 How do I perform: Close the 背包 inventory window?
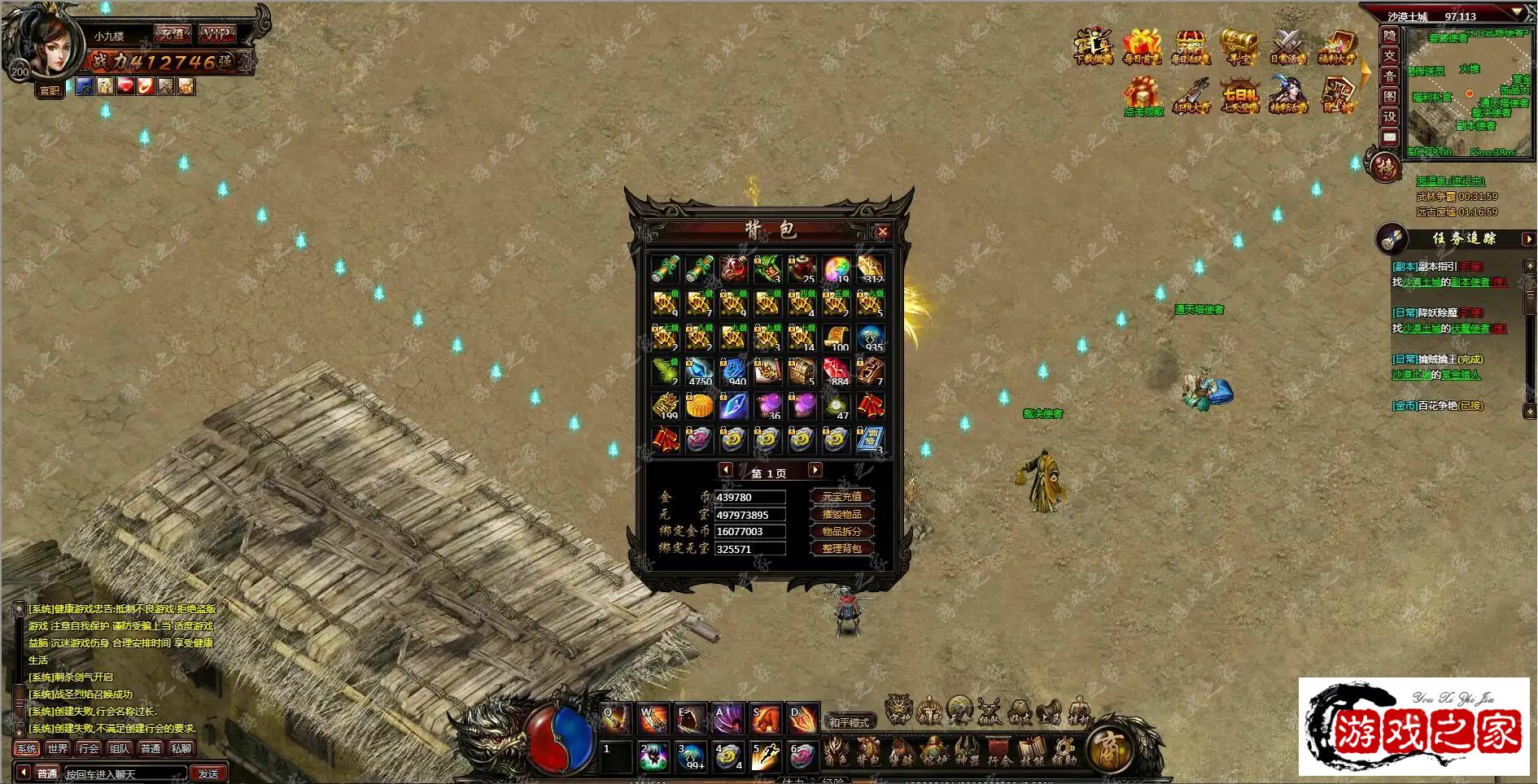click(x=882, y=232)
